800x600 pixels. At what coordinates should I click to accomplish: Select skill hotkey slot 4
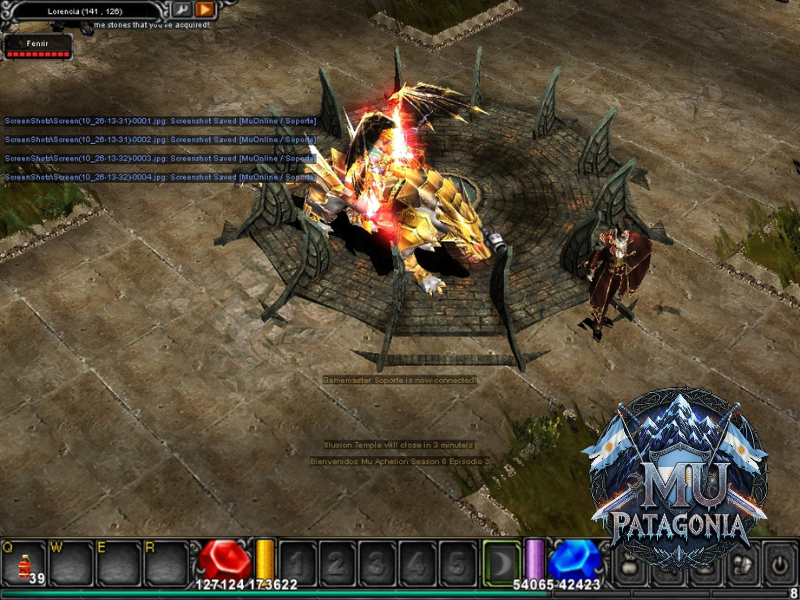pos(417,562)
